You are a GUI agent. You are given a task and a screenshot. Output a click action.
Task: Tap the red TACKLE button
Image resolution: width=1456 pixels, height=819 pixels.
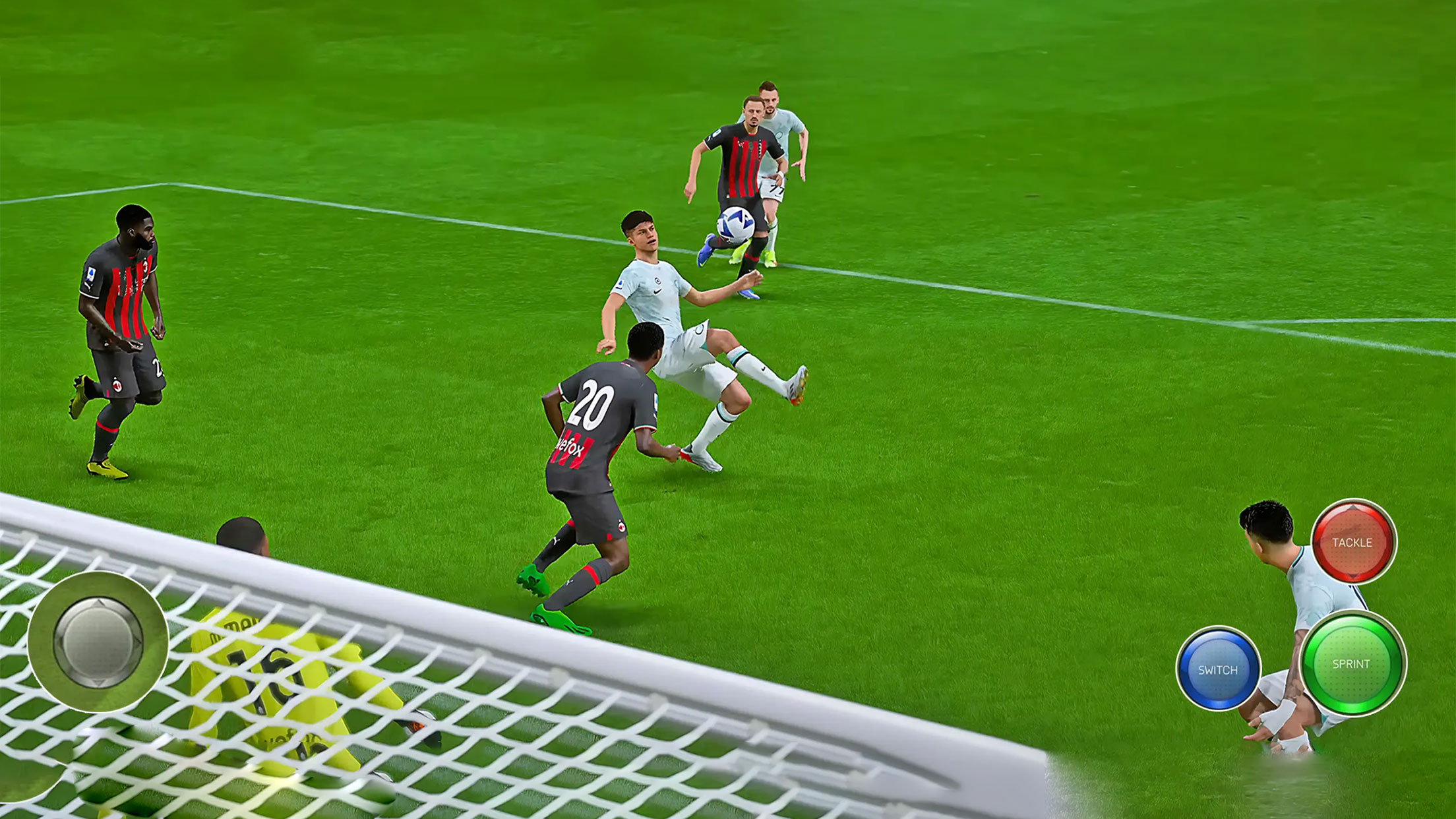pyautogui.click(x=1352, y=542)
